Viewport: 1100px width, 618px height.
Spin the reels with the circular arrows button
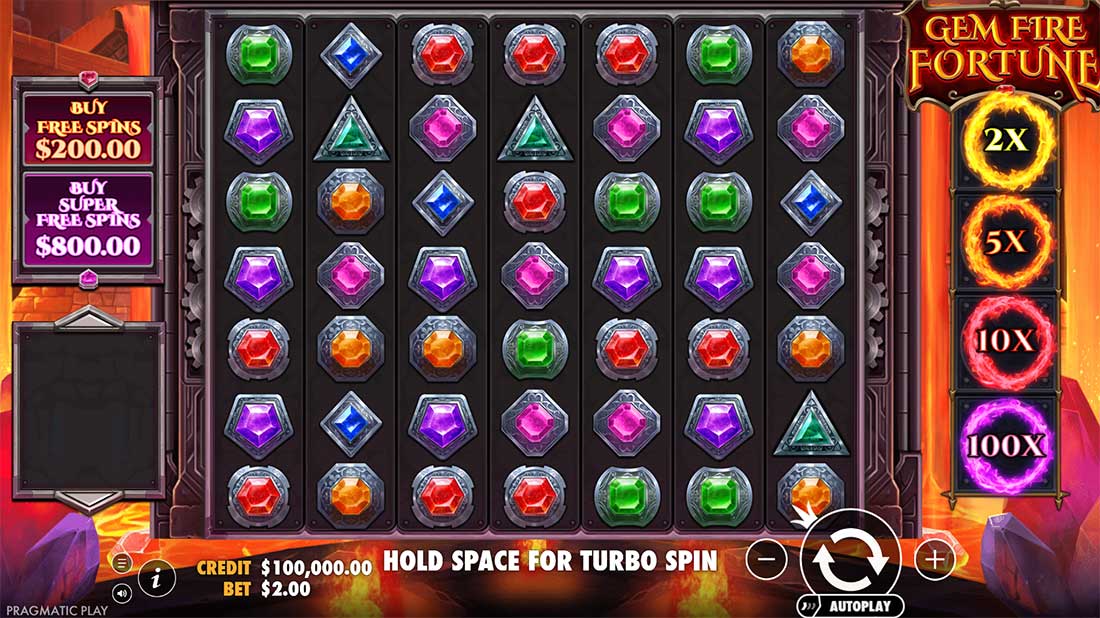point(850,560)
